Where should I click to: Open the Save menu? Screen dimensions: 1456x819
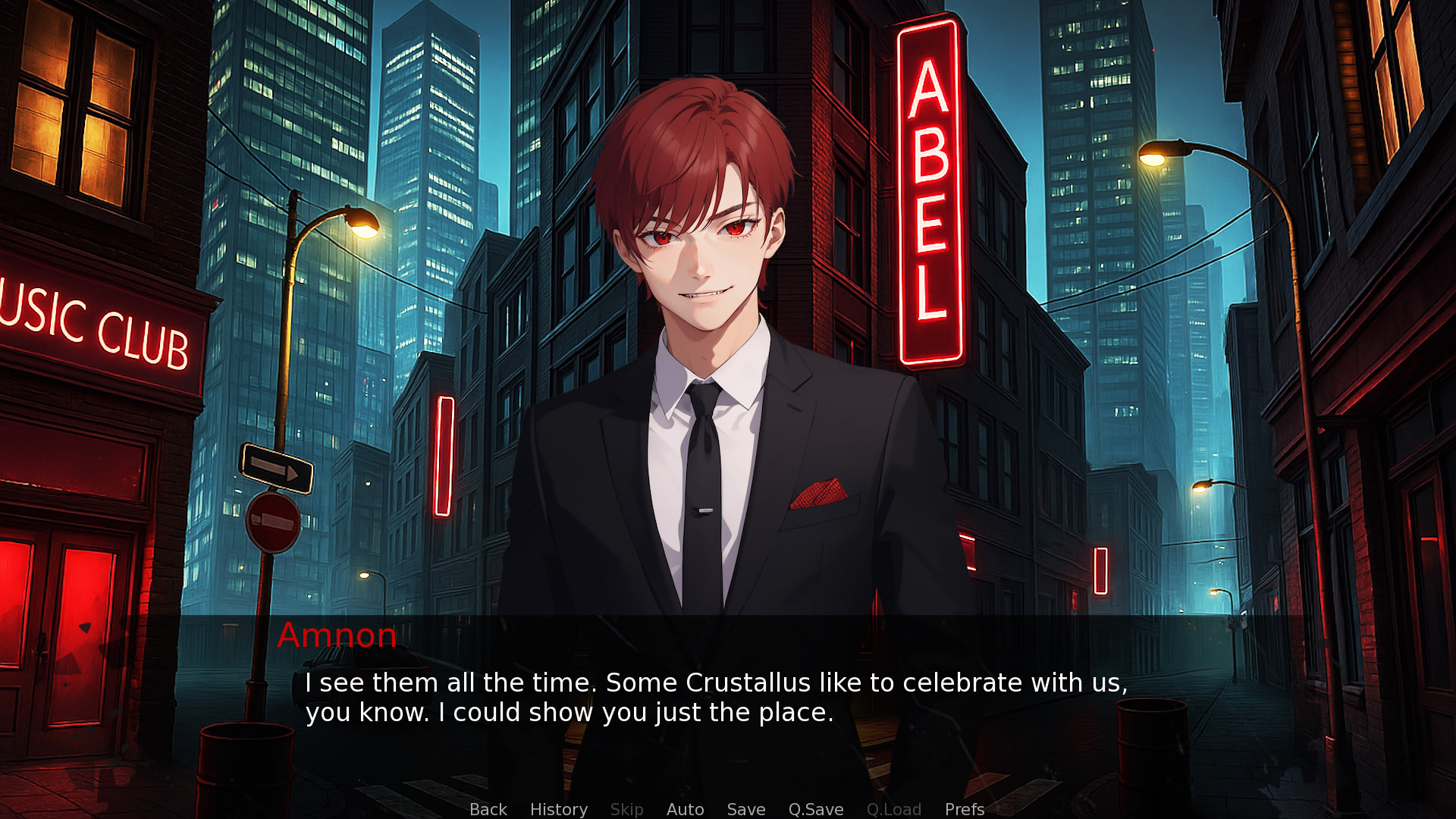point(745,809)
